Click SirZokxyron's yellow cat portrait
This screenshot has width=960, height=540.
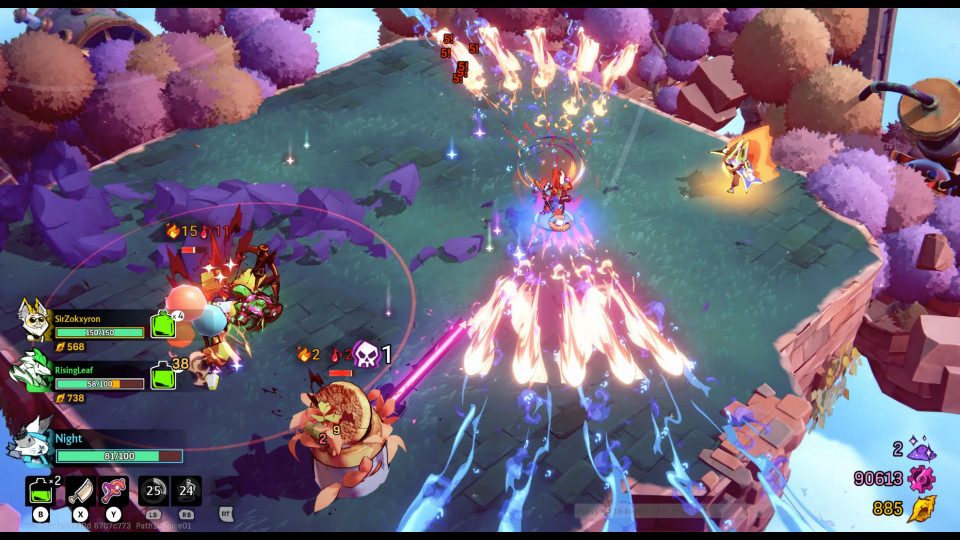pos(35,319)
